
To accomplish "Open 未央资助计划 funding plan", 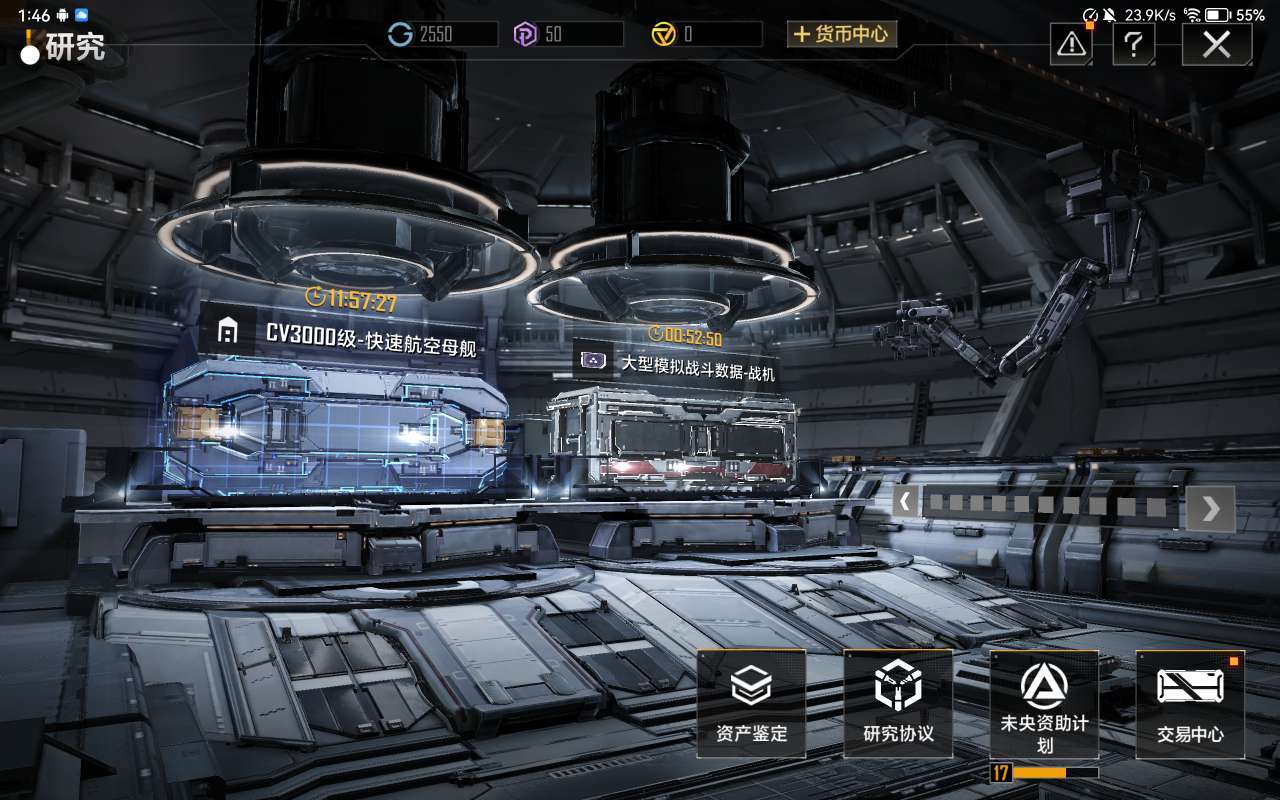I will [x=1044, y=703].
